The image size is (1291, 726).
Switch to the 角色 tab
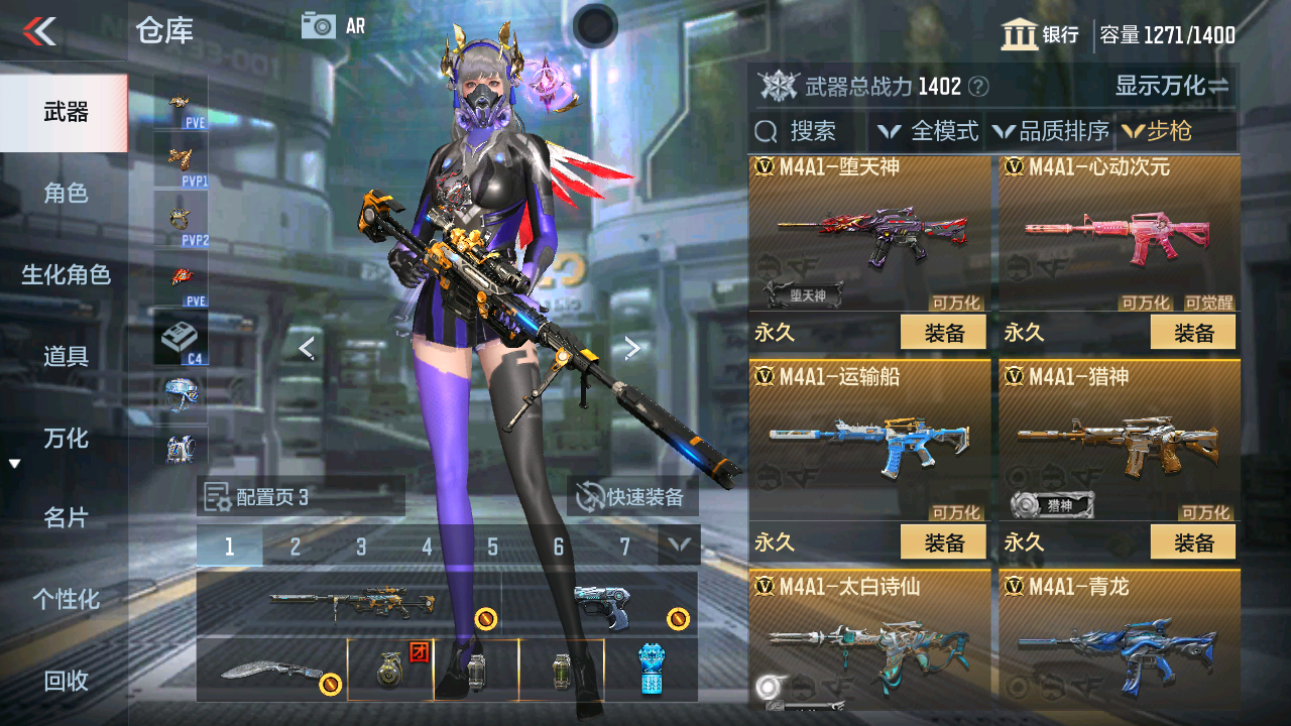tap(64, 194)
